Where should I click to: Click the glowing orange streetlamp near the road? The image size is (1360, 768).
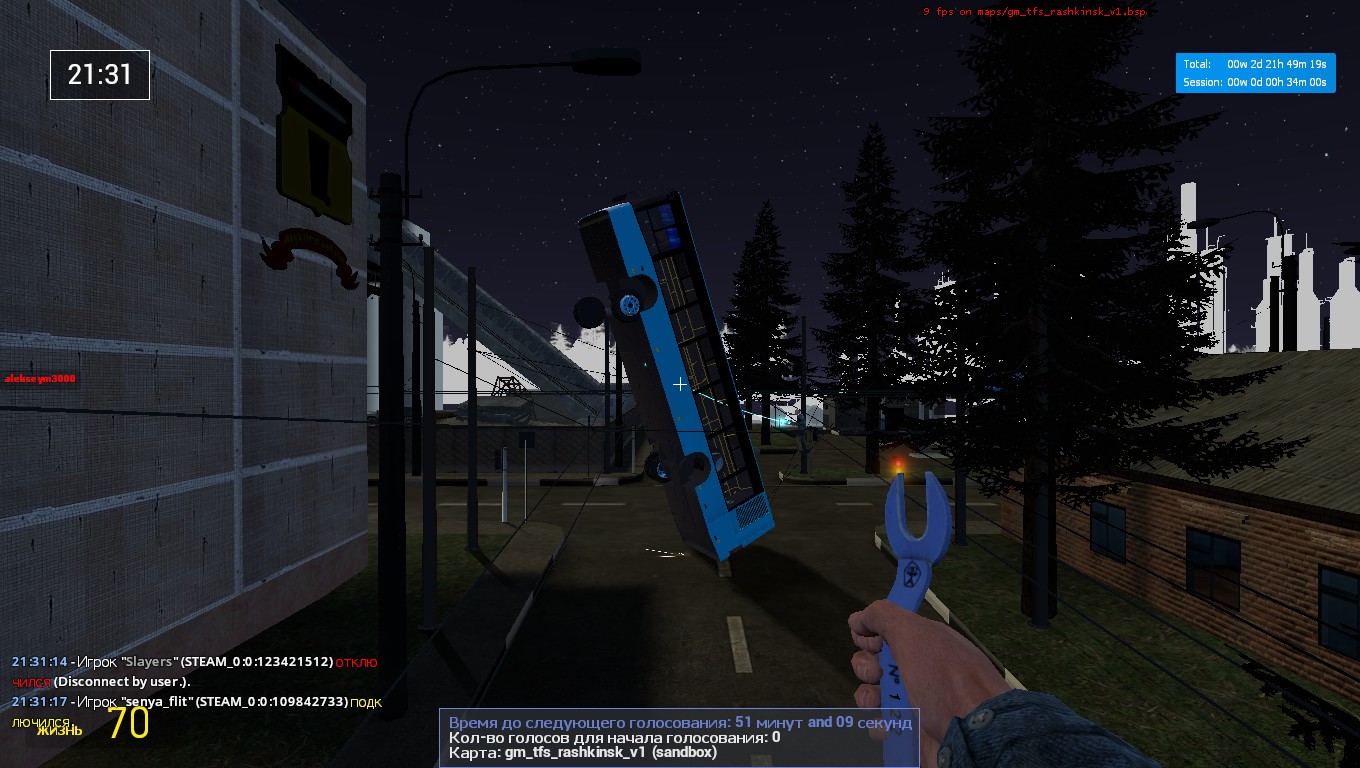point(897,462)
